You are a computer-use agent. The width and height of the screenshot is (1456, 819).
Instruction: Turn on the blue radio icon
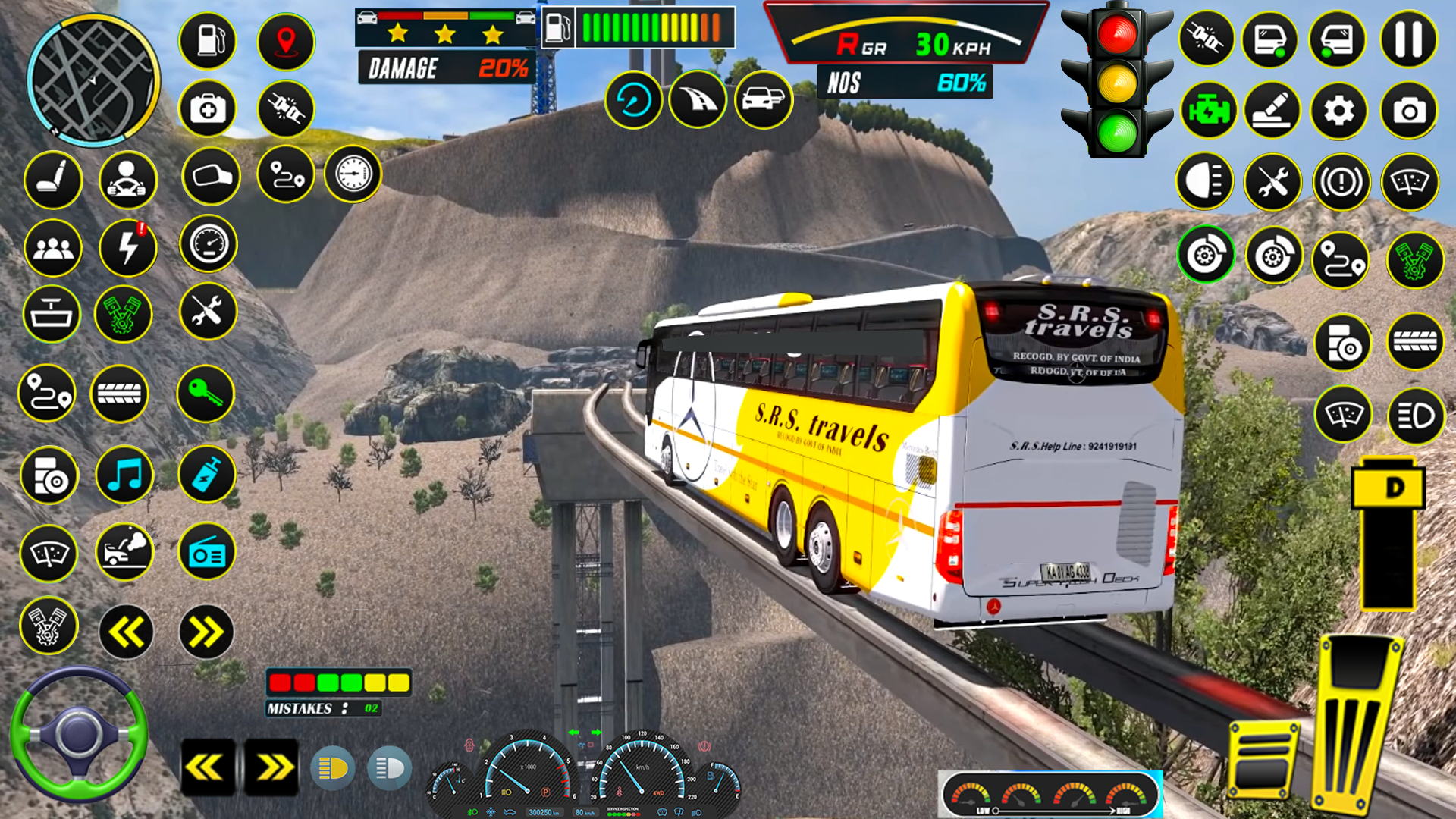[x=206, y=553]
